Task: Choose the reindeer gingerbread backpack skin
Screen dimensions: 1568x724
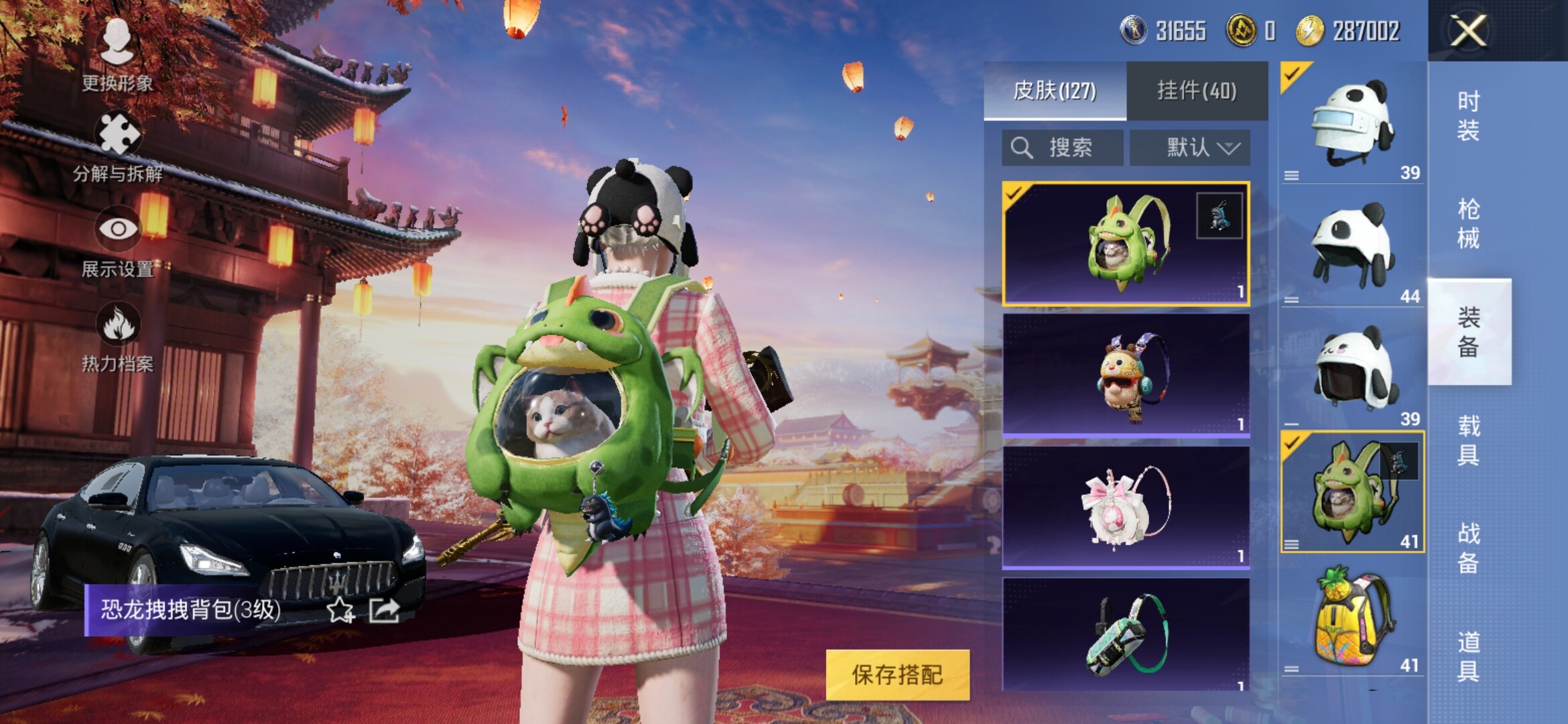Action: point(1125,375)
